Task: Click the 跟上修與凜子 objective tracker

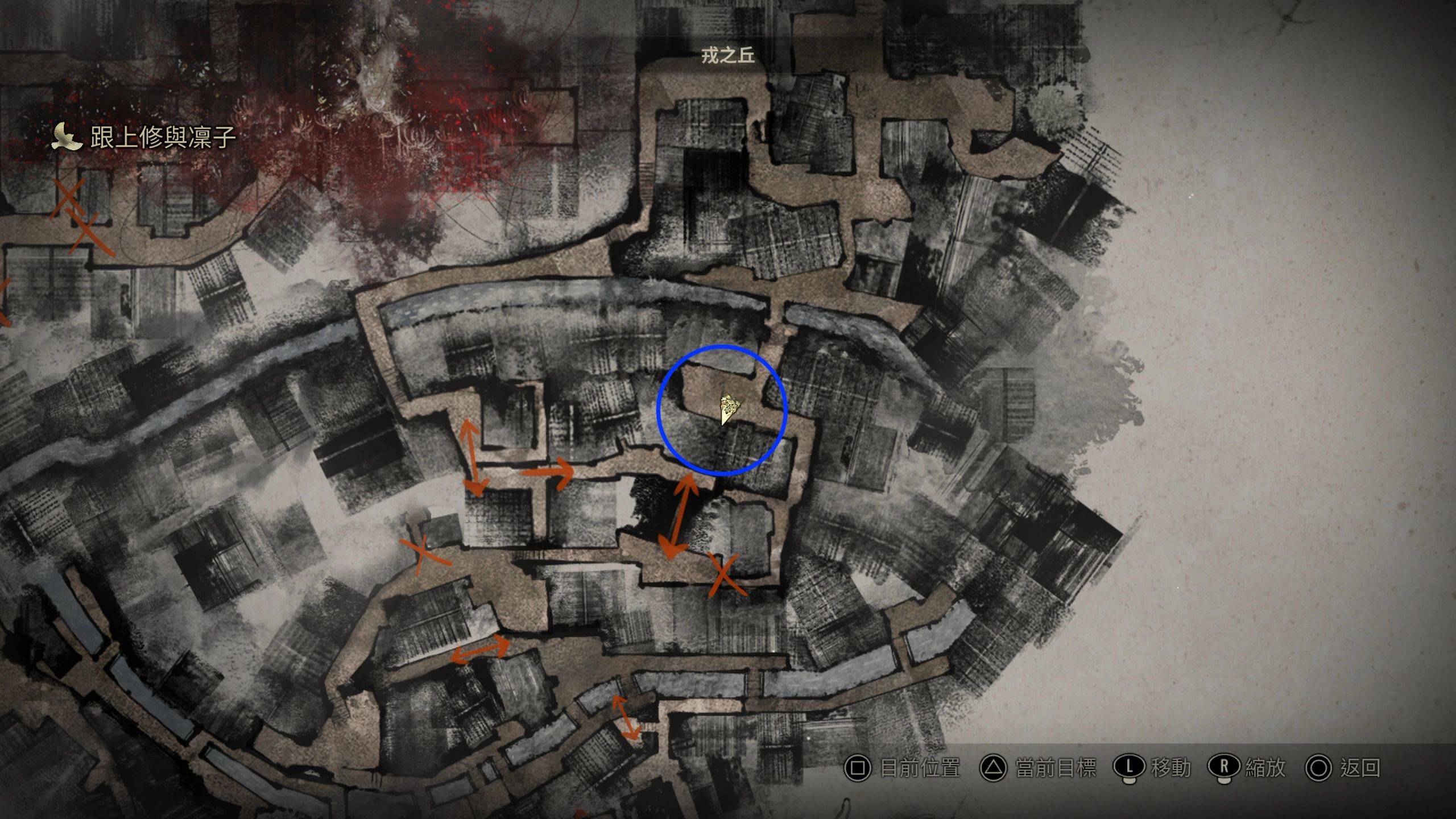Action: (163, 138)
